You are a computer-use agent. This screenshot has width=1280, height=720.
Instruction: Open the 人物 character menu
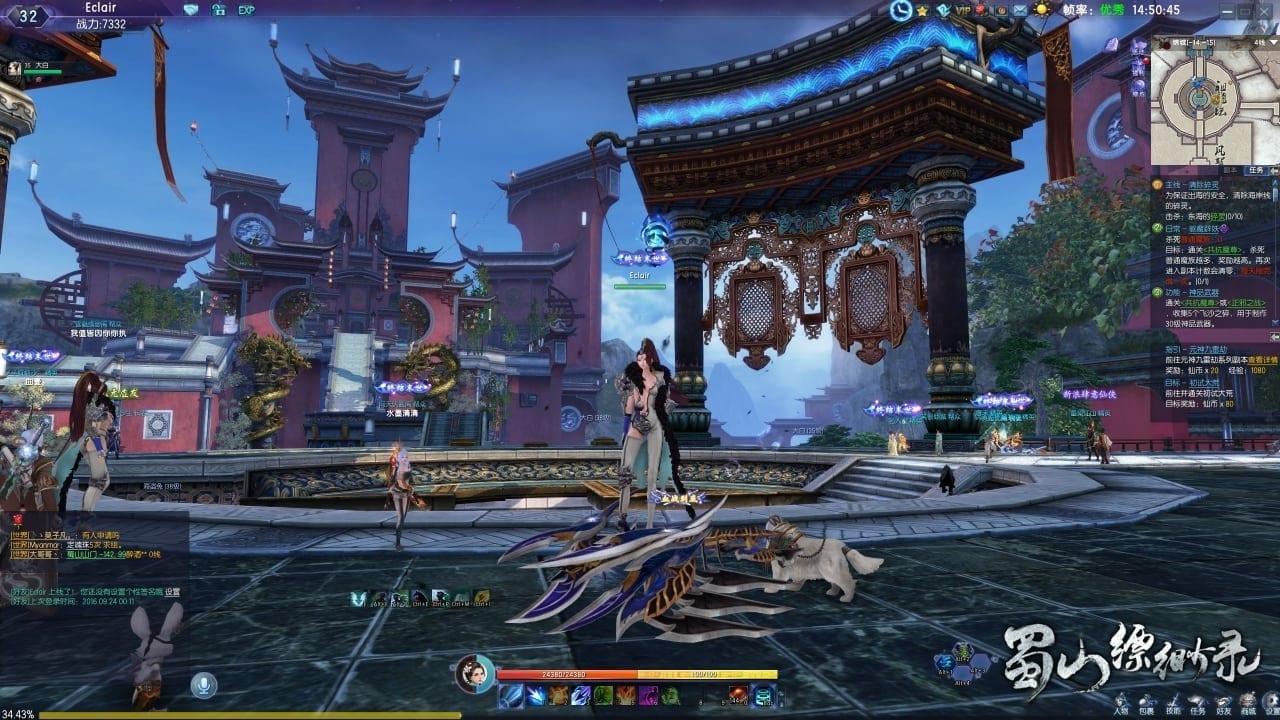coord(1122,704)
